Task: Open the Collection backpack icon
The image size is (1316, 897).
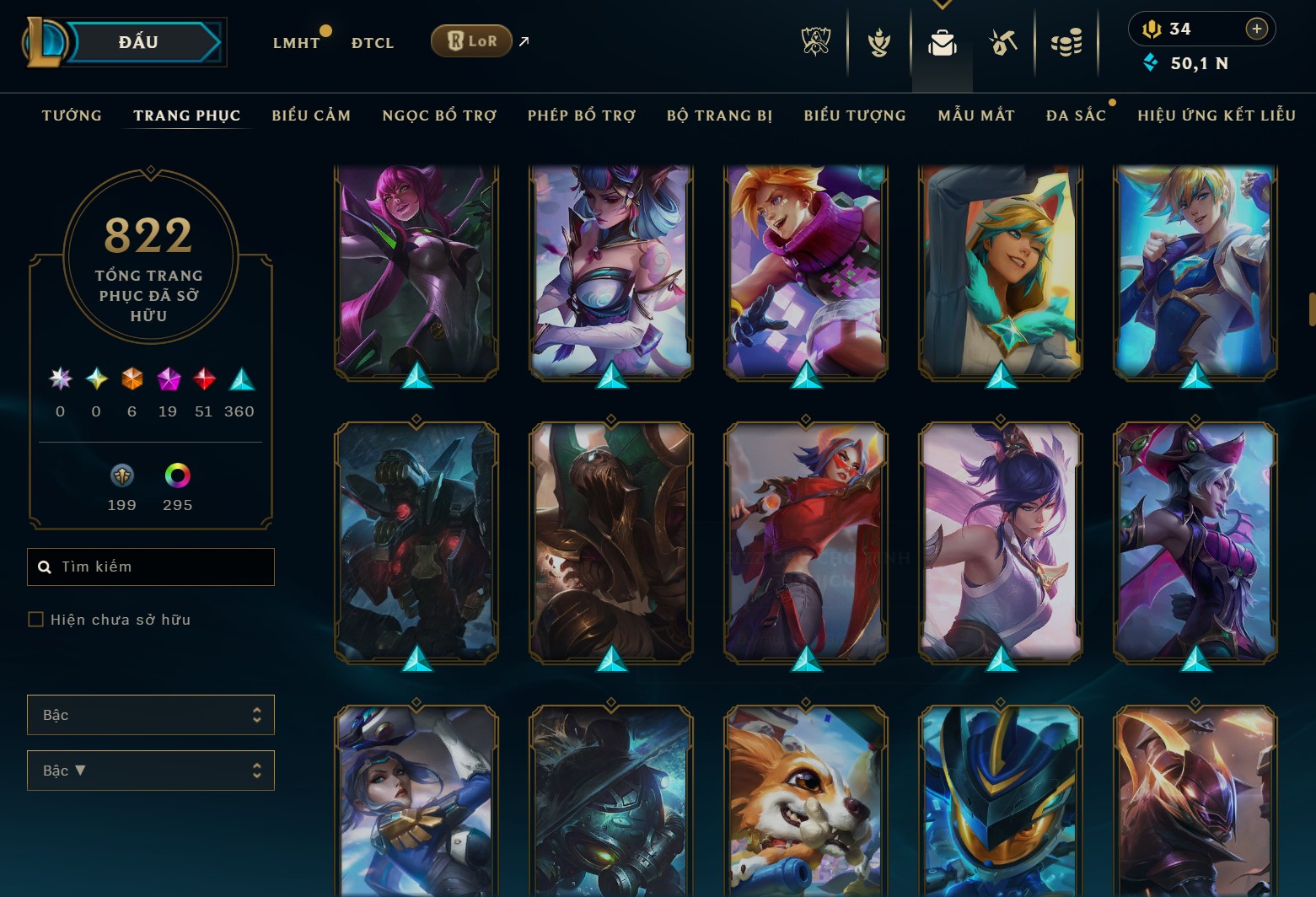Action: (942, 40)
